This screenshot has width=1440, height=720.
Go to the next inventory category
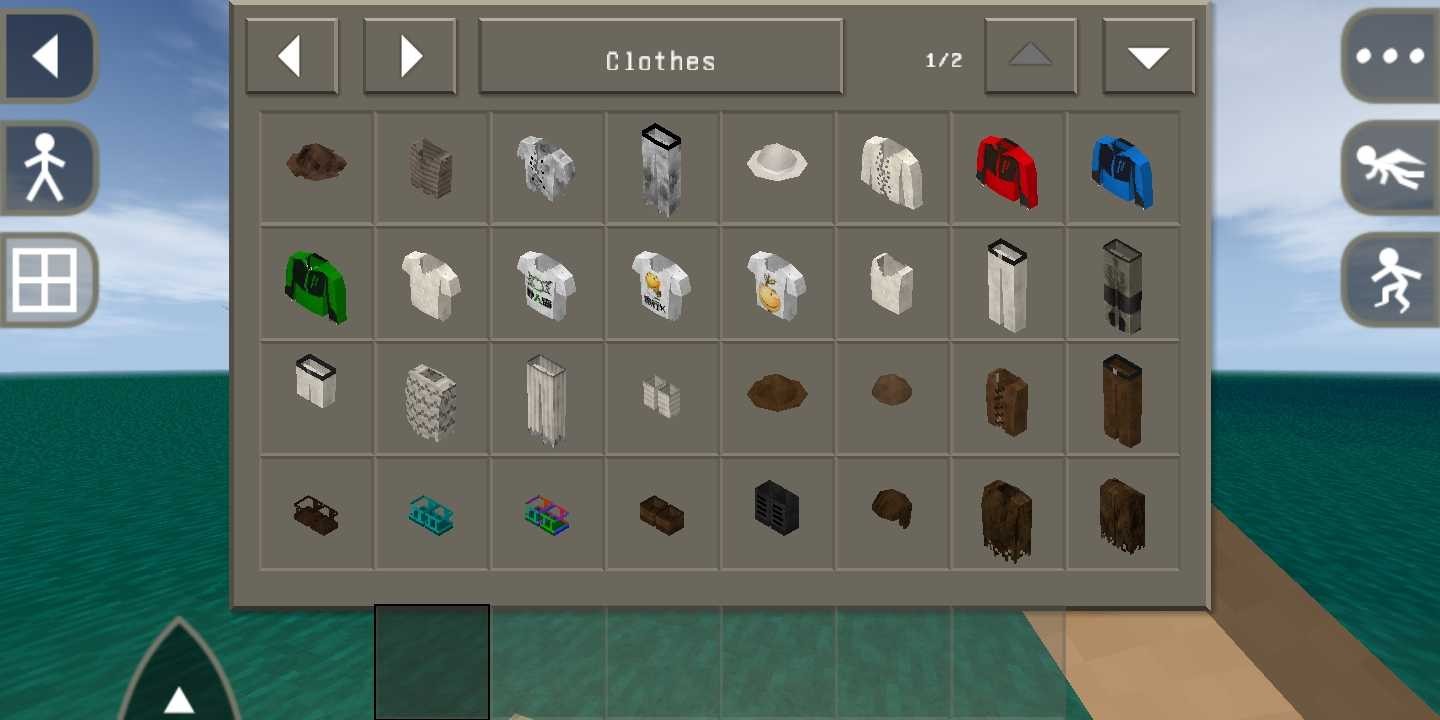pos(409,57)
